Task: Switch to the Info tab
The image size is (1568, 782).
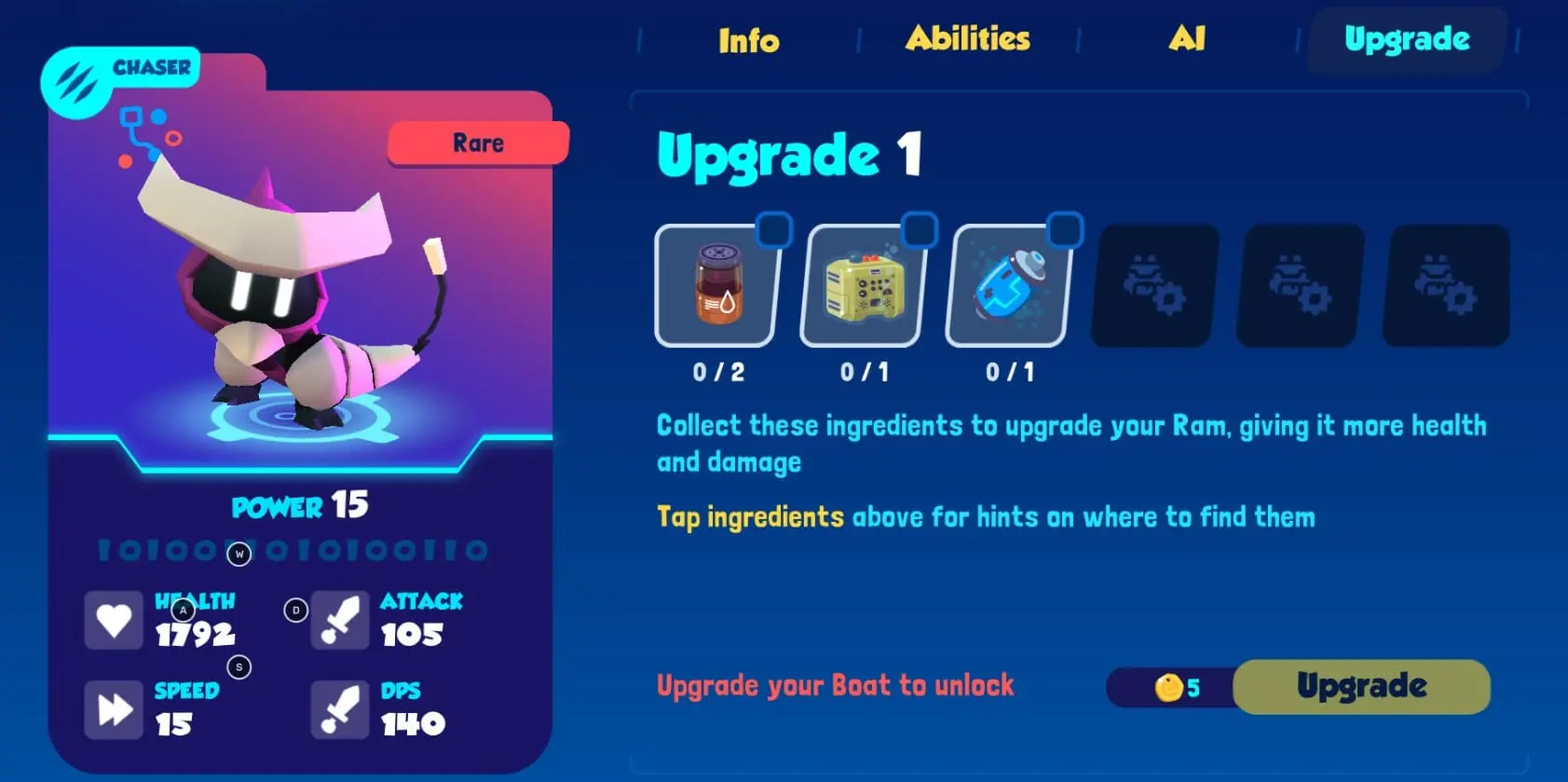Action: [x=748, y=40]
